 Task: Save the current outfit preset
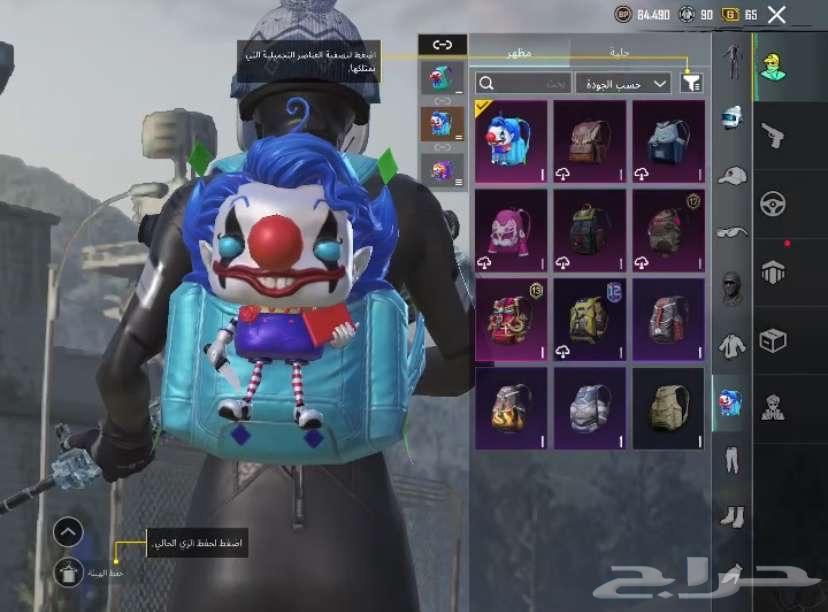coord(67,572)
